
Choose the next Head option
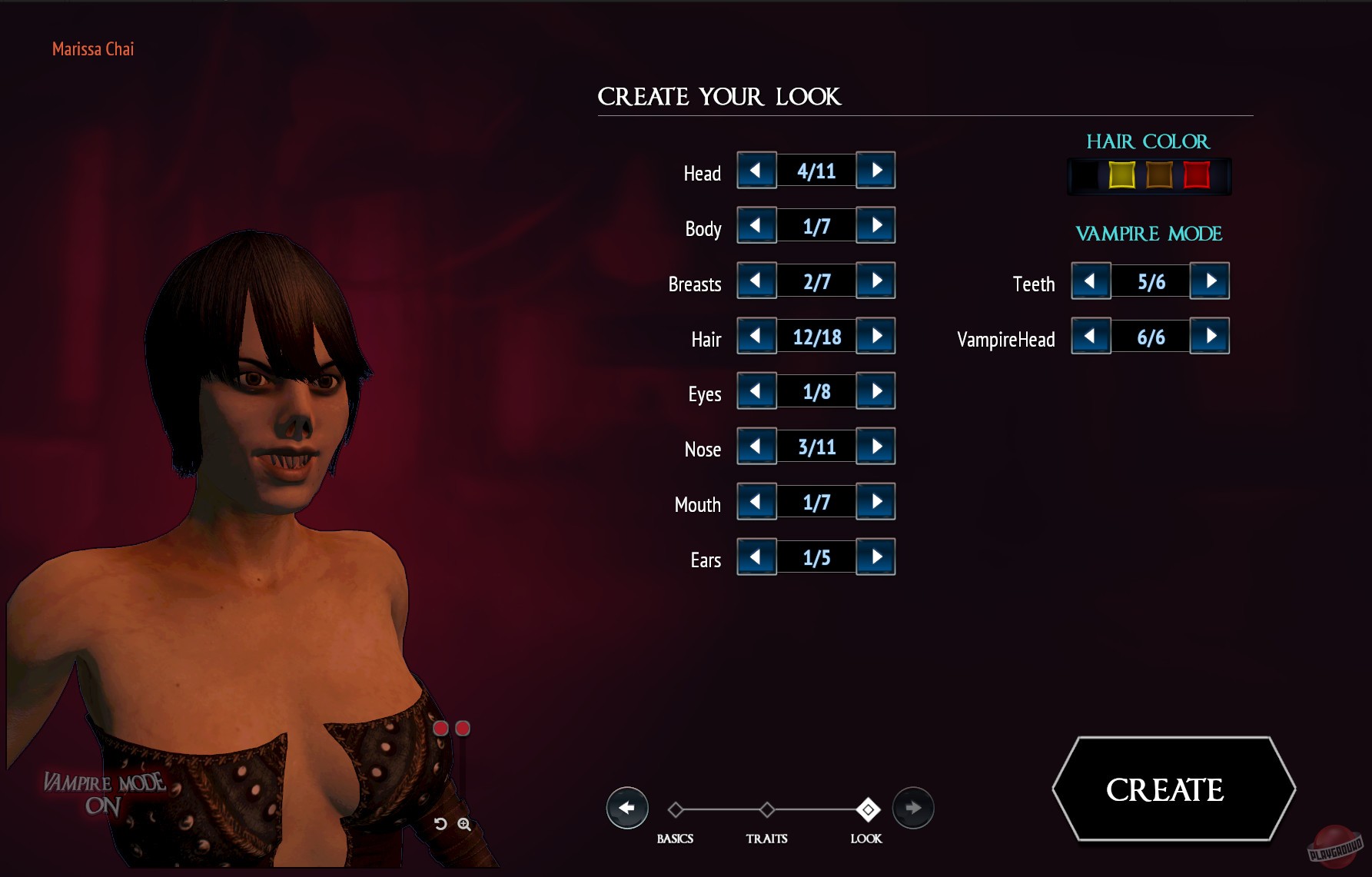point(876,171)
